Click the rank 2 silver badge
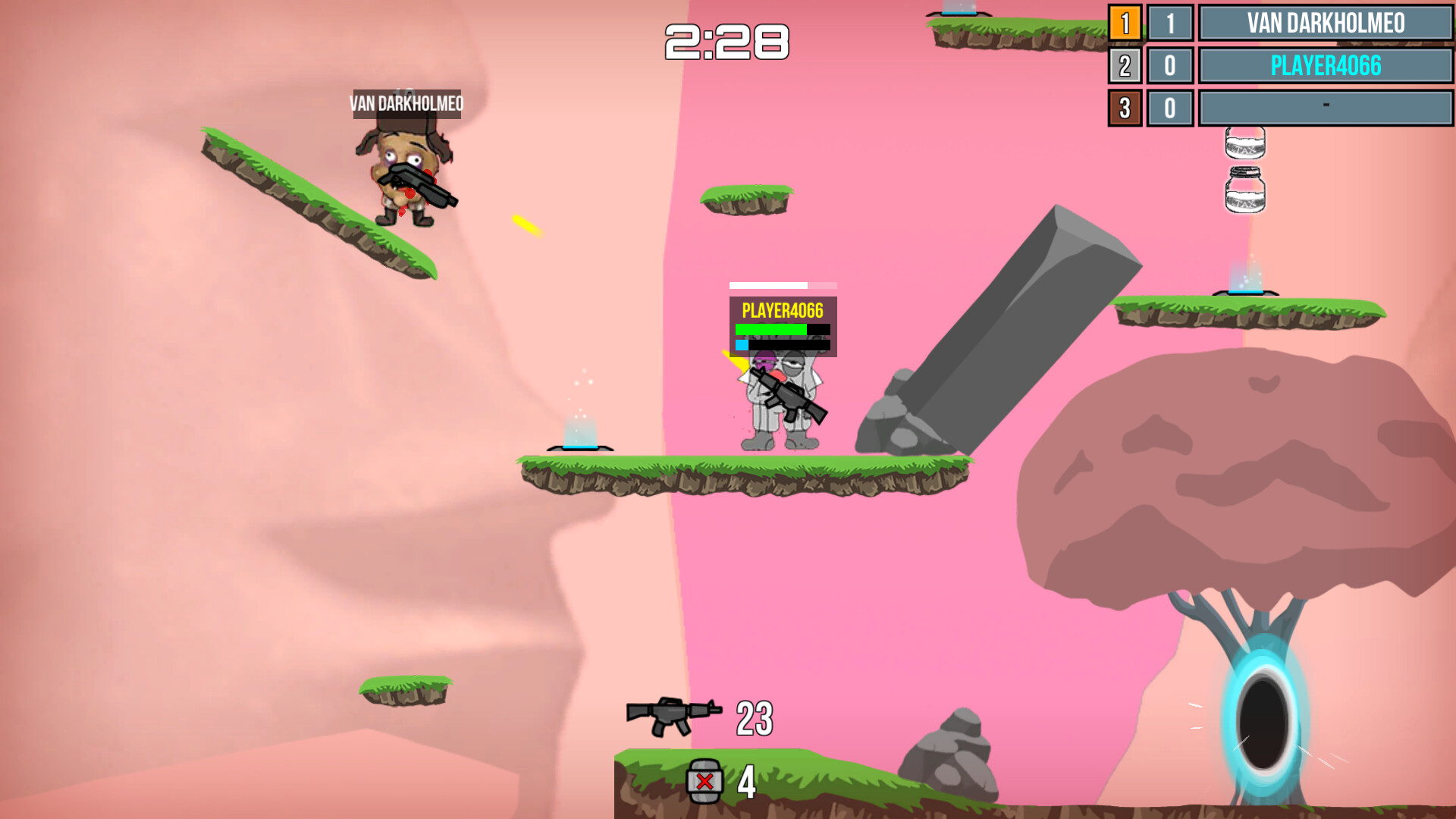Image resolution: width=1456 pixels, height=819 pixels. [1125, 66]
